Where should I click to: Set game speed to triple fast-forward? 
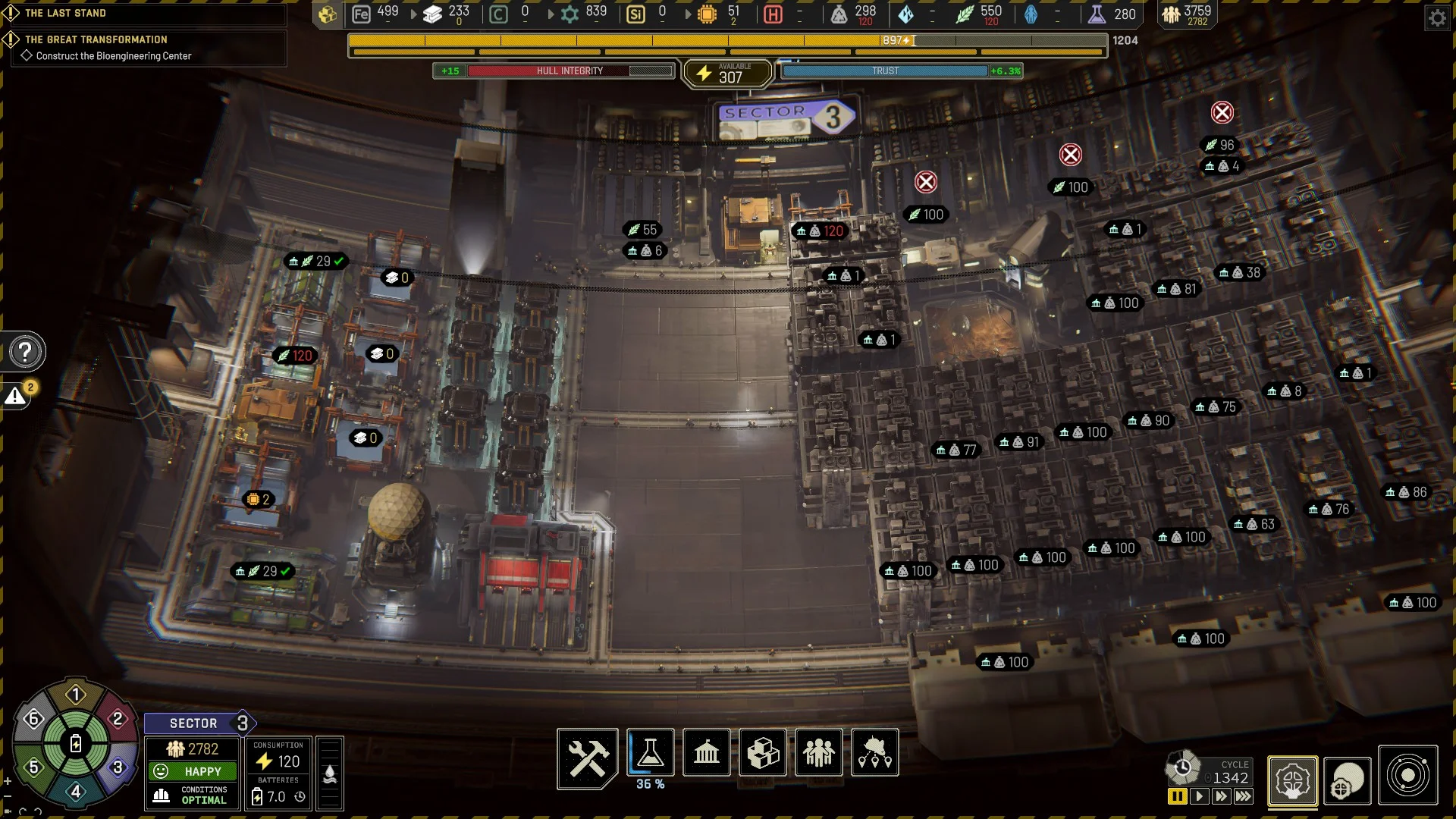[x=1243, y=796]
